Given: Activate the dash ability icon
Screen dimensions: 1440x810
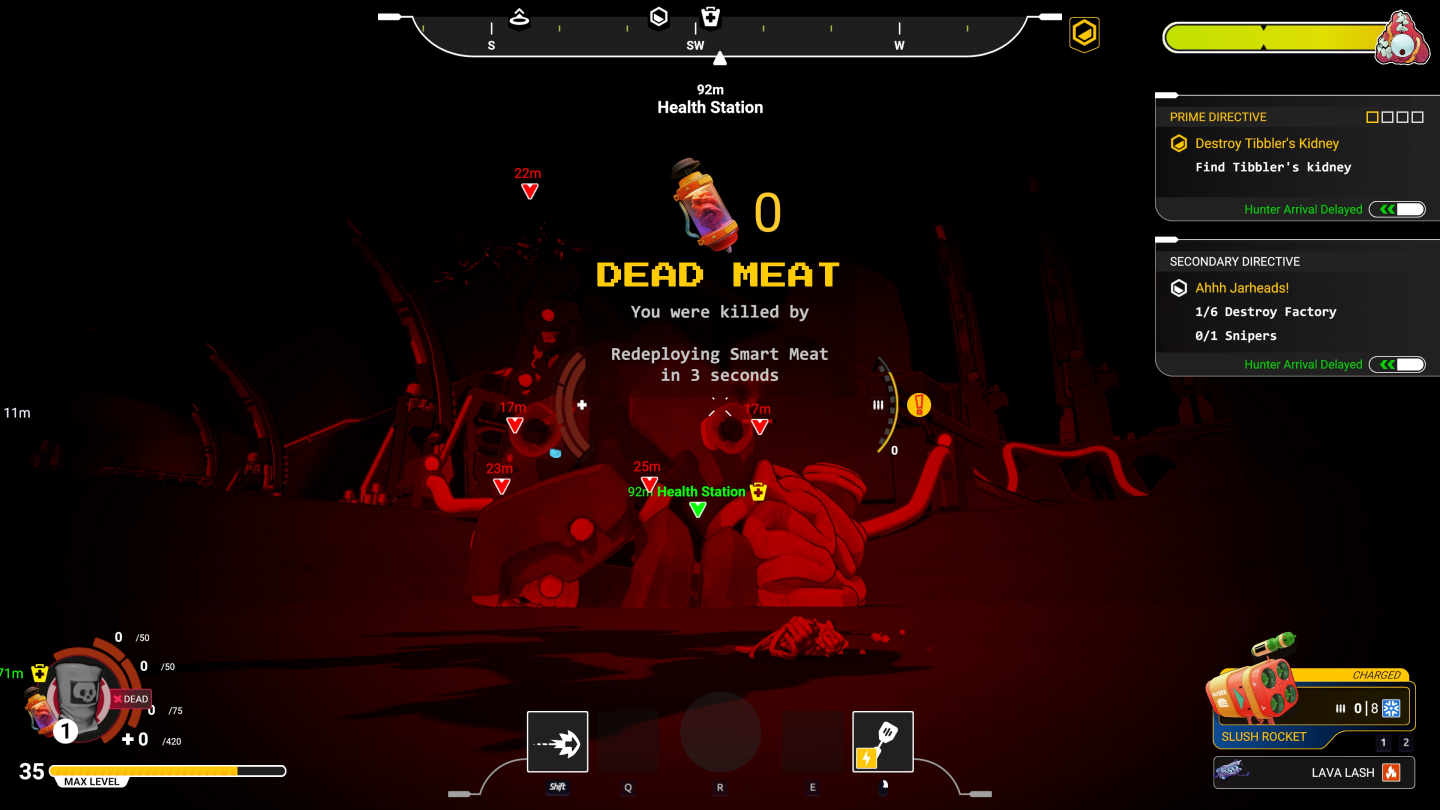Looking at the screenshot, I should click(557, 741).
